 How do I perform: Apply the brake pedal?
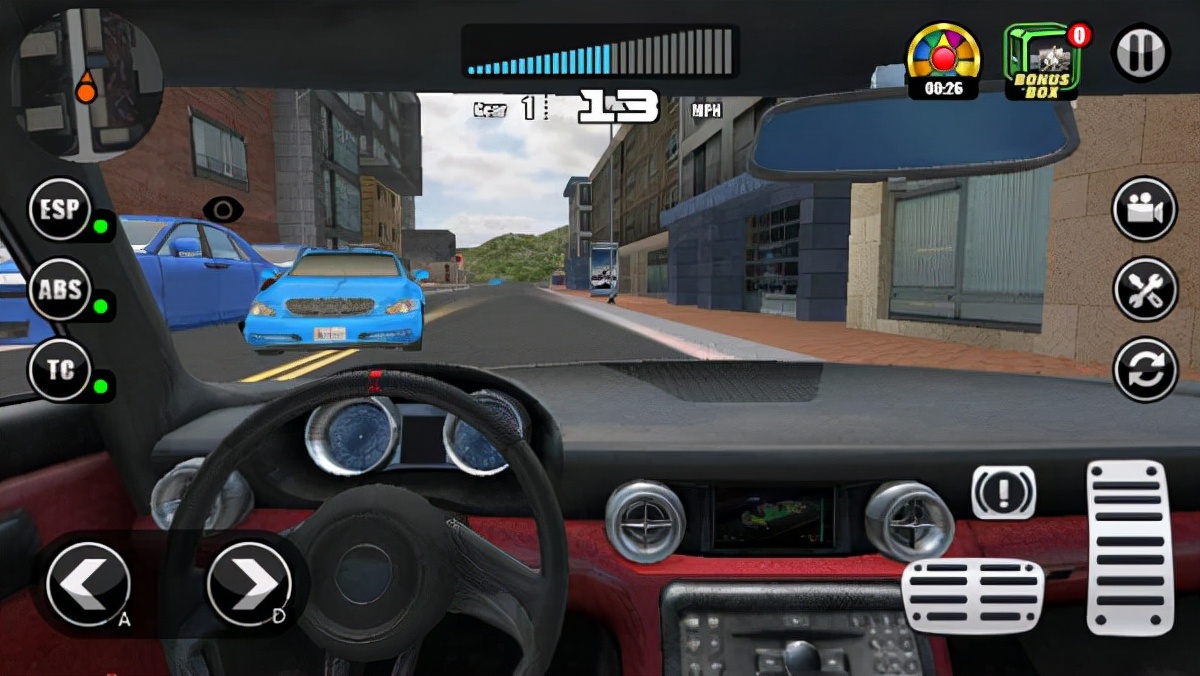(x=972, y=596)
